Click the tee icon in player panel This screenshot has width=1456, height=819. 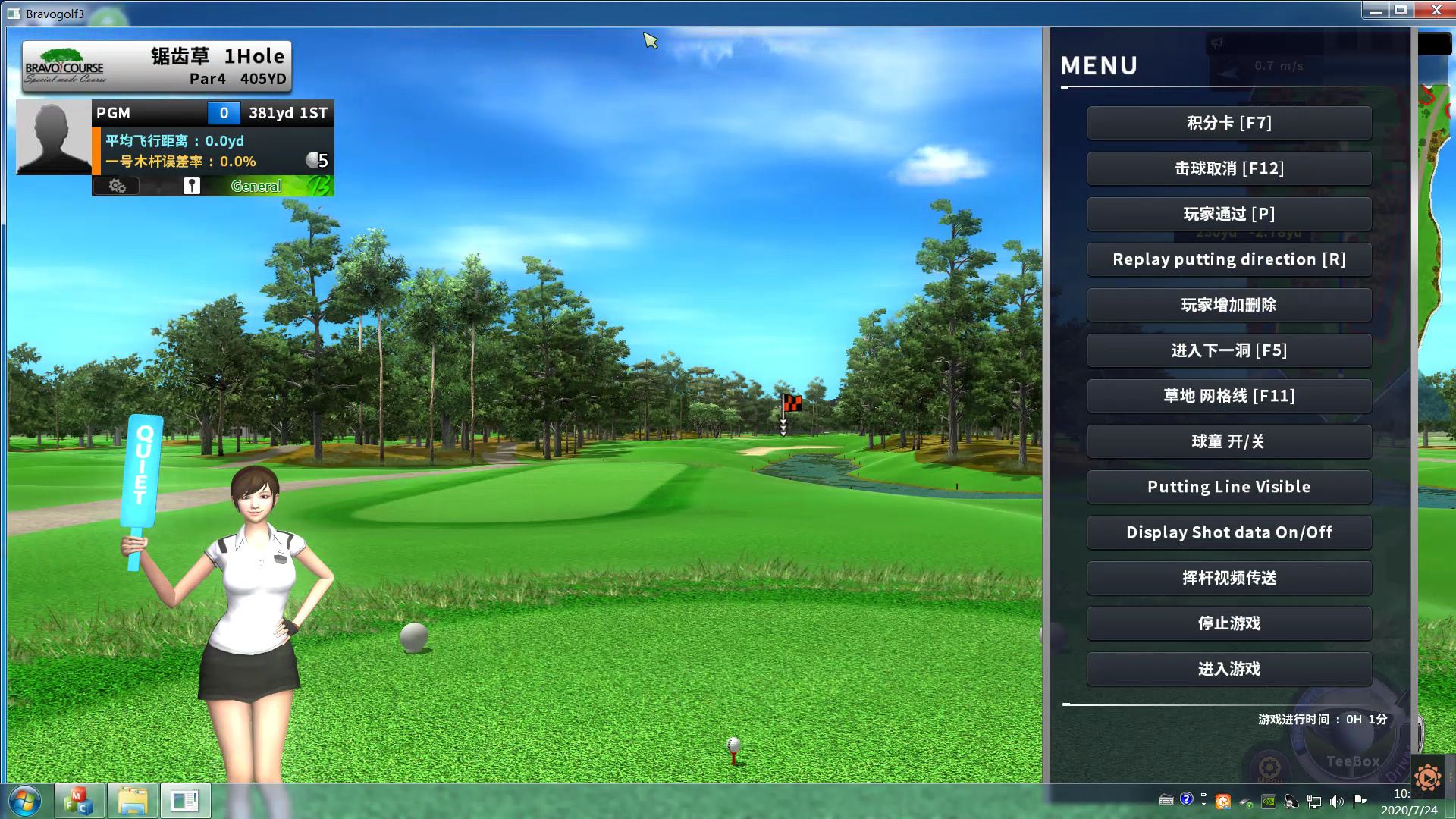(191, 186)
